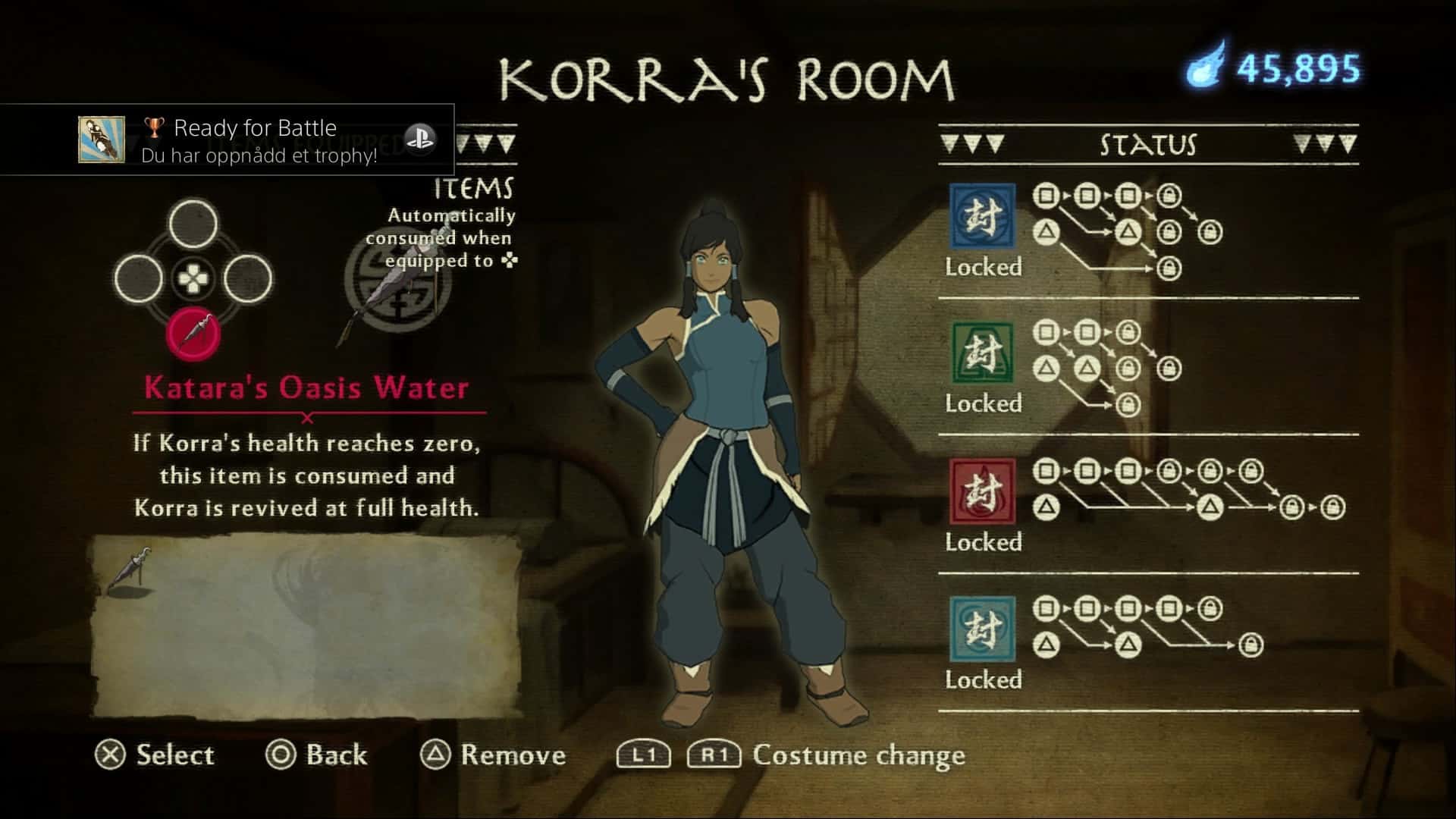1456x819 pixels.
Task: Click the Back option
Action: pyautogui.click(x=317, y=755)
